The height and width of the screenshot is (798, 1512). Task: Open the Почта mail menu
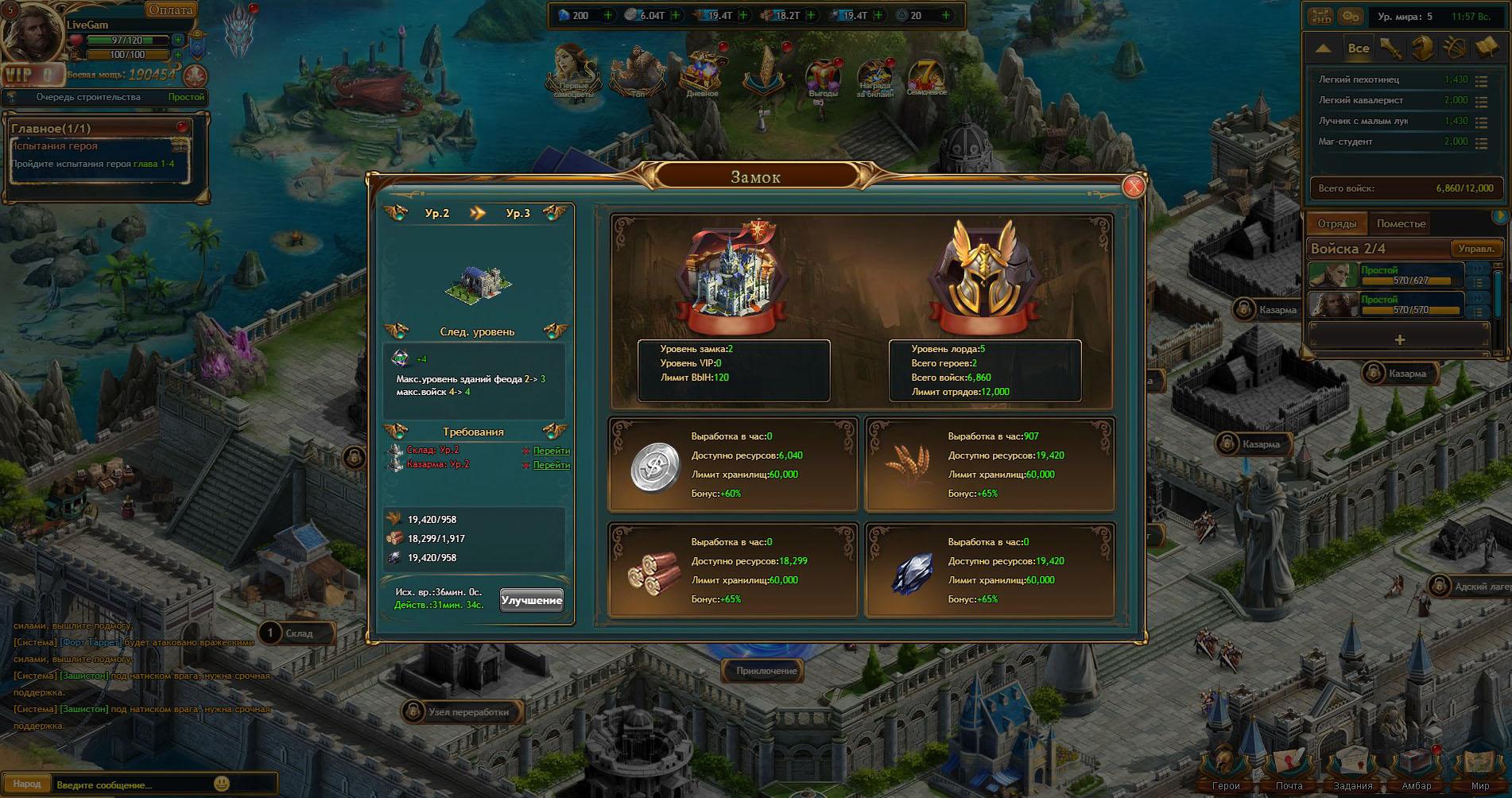click(1289, 769)
